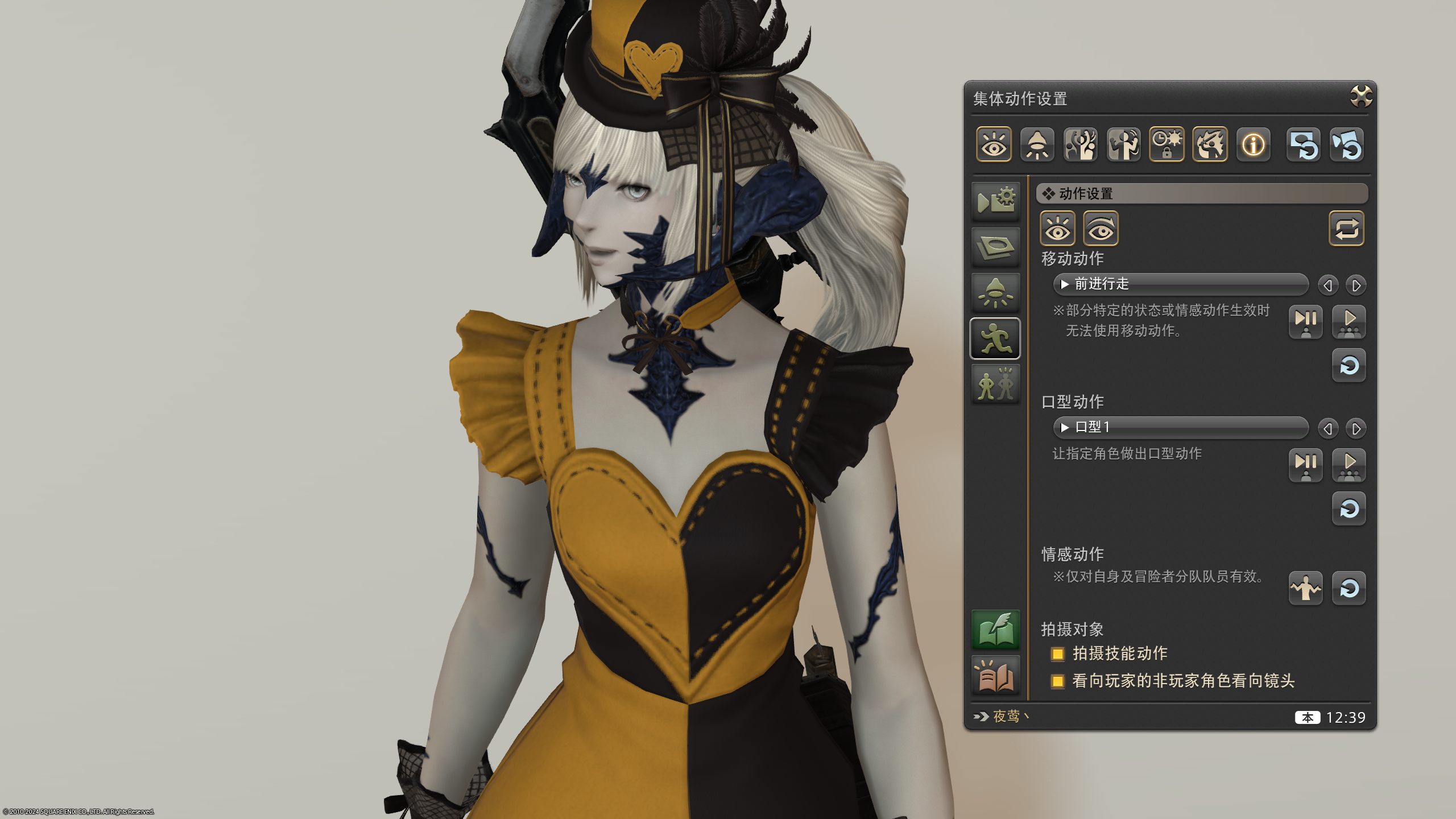
Task: Select the running figure motion tab in sidebar
Action: tap(996, 337)
